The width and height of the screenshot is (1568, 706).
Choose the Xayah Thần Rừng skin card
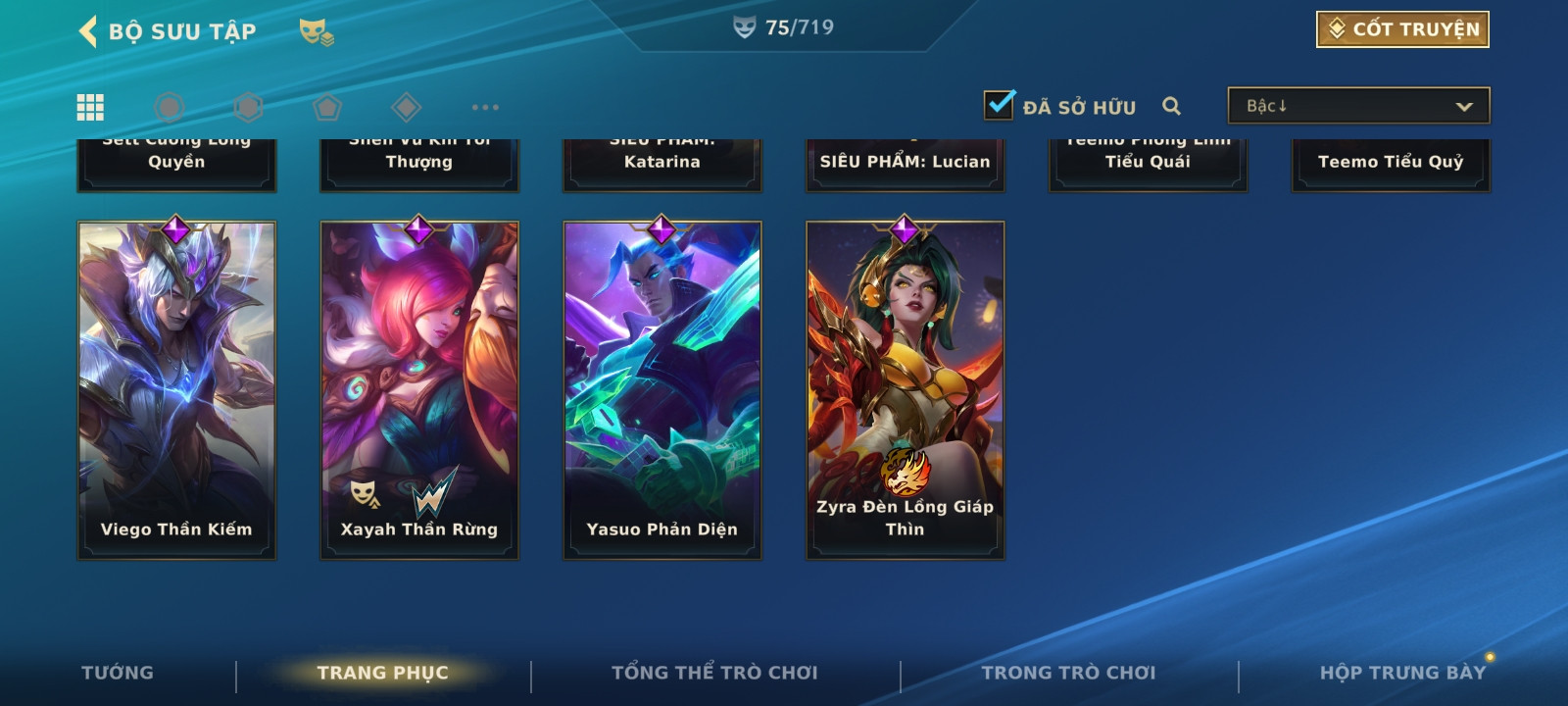[419, 390]
